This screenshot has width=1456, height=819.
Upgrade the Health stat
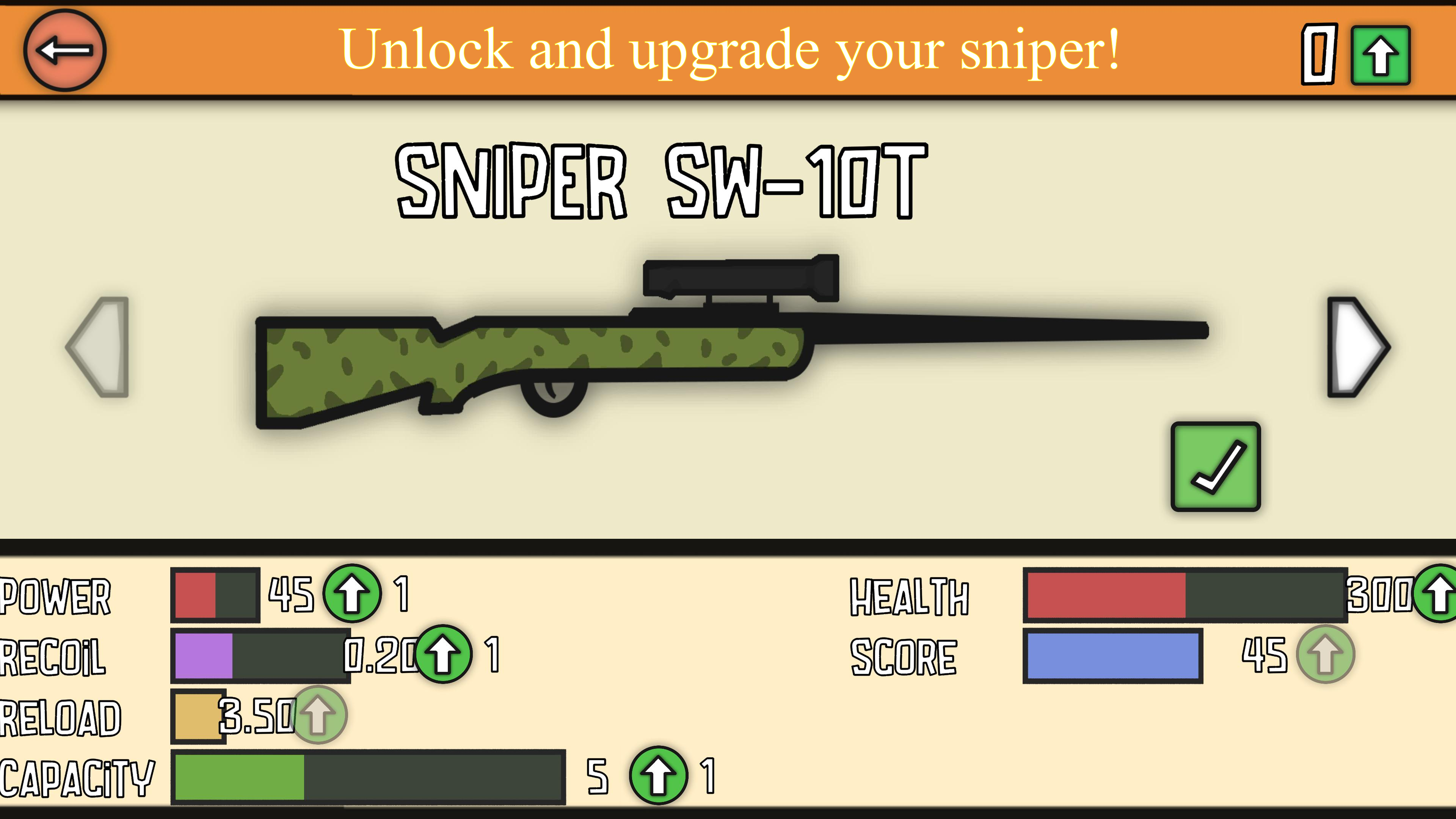click(1439, 593)
